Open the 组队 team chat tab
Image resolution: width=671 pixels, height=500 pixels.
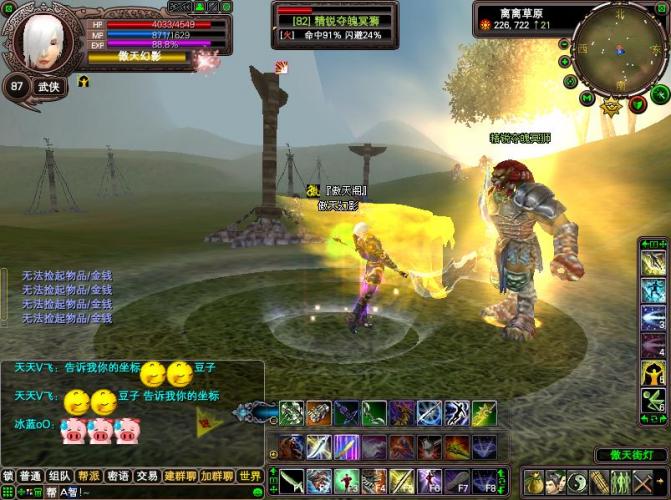coord(59,476)
